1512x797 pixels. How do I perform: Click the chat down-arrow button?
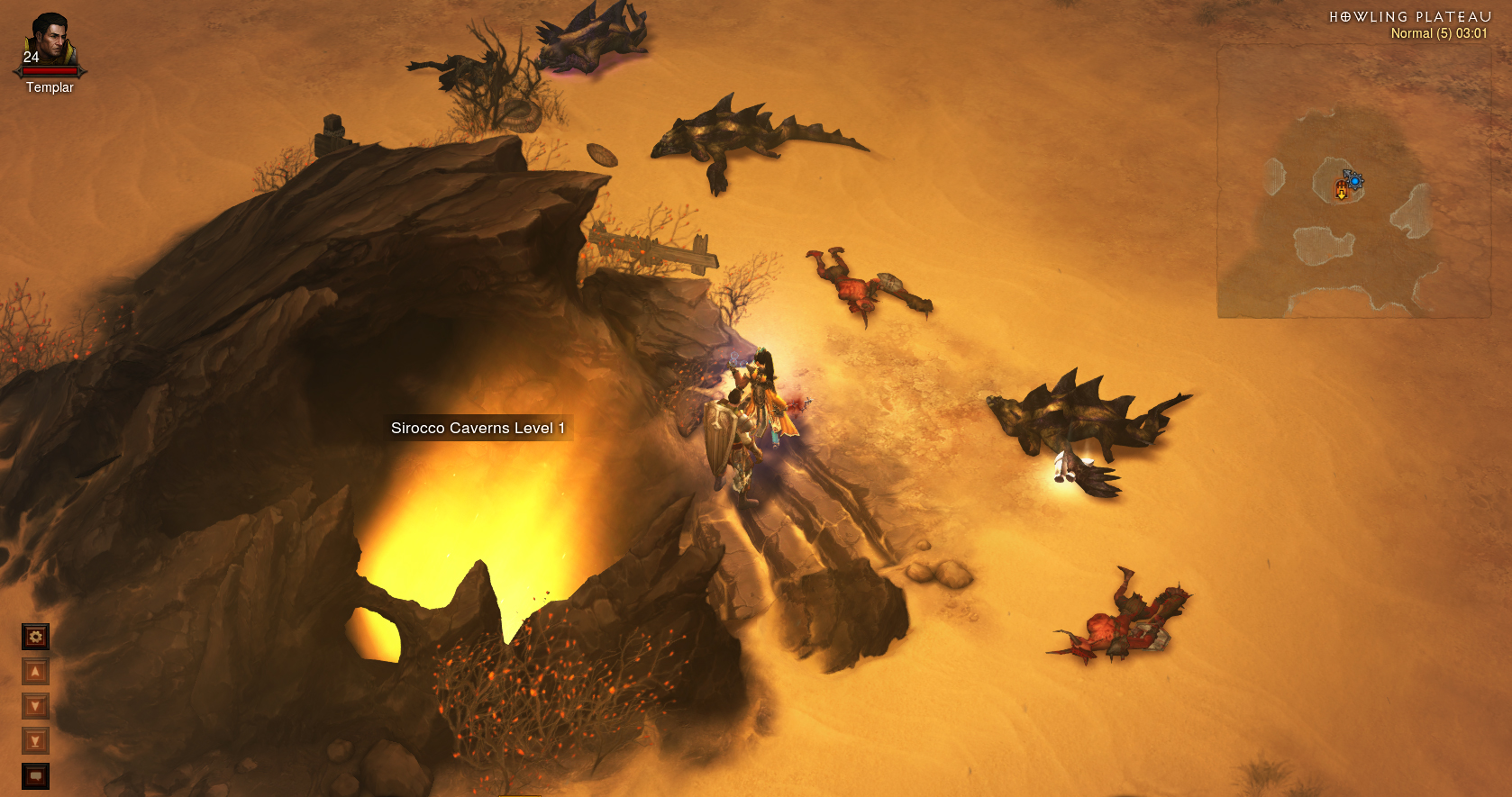click(x=35, y=706)
